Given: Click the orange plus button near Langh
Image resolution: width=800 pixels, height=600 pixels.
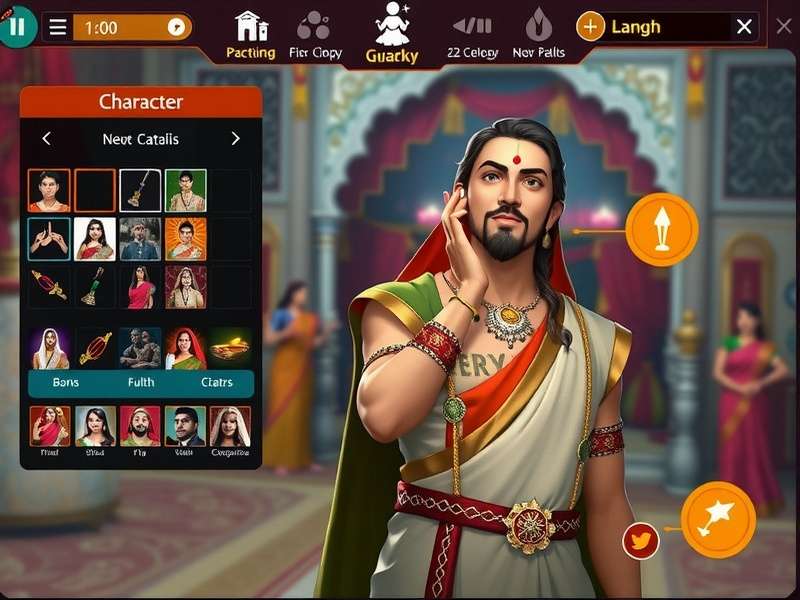Looking at the screenshot, I should pyautogui.click(x=591, y=27).
